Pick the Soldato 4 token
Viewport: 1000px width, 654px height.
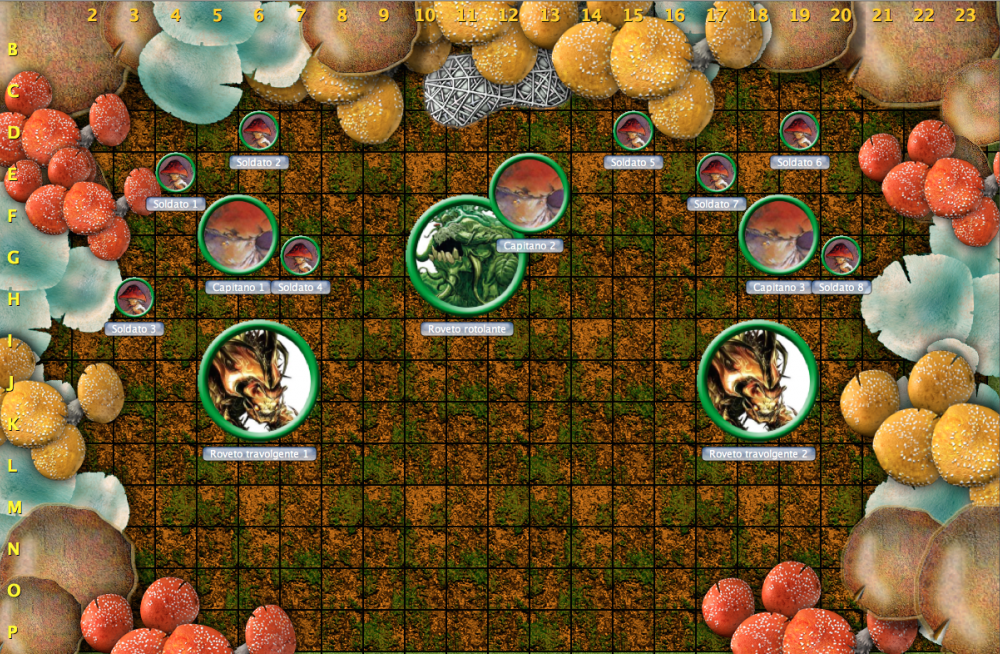(x=300, y=256)
